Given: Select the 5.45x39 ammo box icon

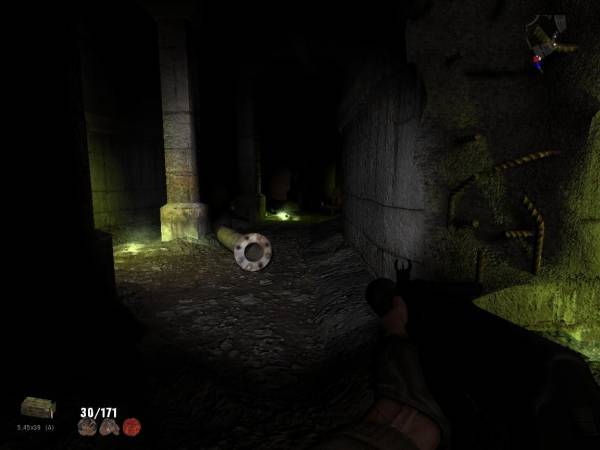Looking at the screenshot, I should point(38,407).
